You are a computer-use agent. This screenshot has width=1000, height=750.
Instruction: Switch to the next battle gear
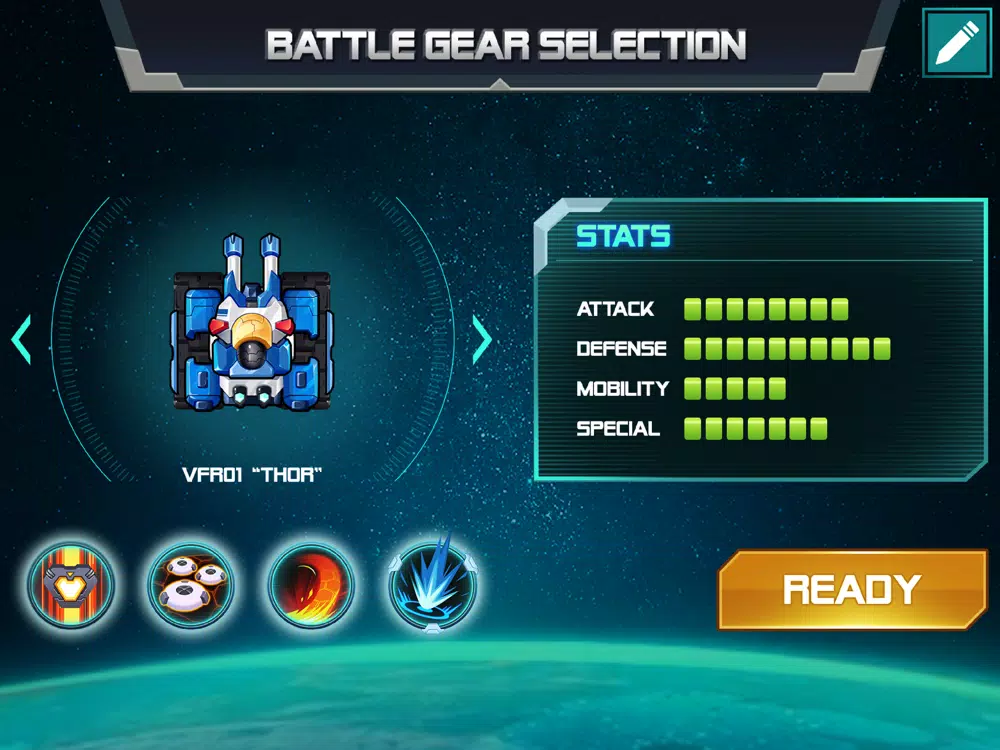tap(482, 341)
